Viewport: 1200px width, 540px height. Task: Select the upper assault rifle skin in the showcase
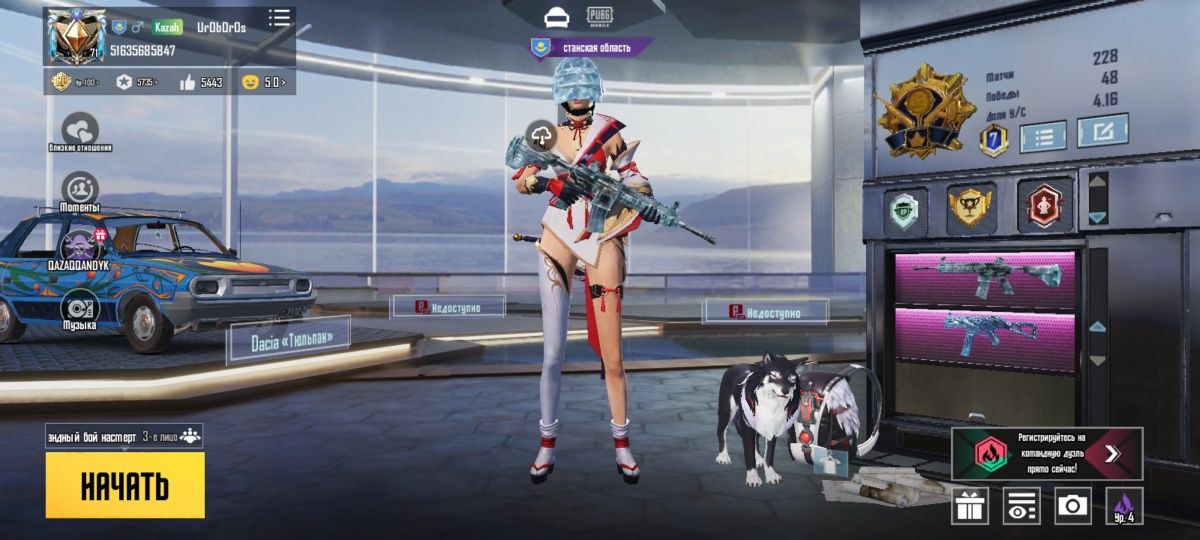click(x=985, y=277)
